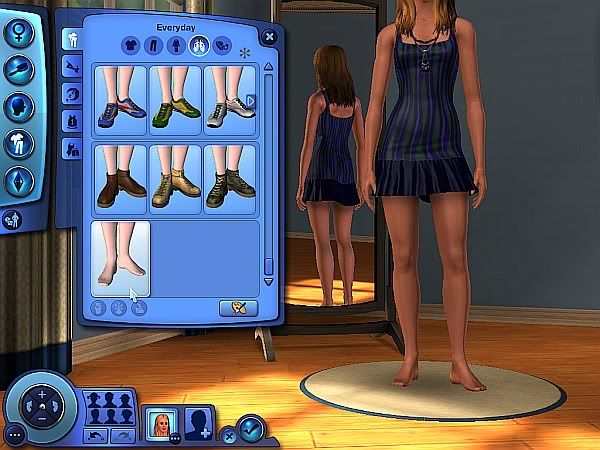
Task: Switch to the tops clothing category
Action: [130, 45]
